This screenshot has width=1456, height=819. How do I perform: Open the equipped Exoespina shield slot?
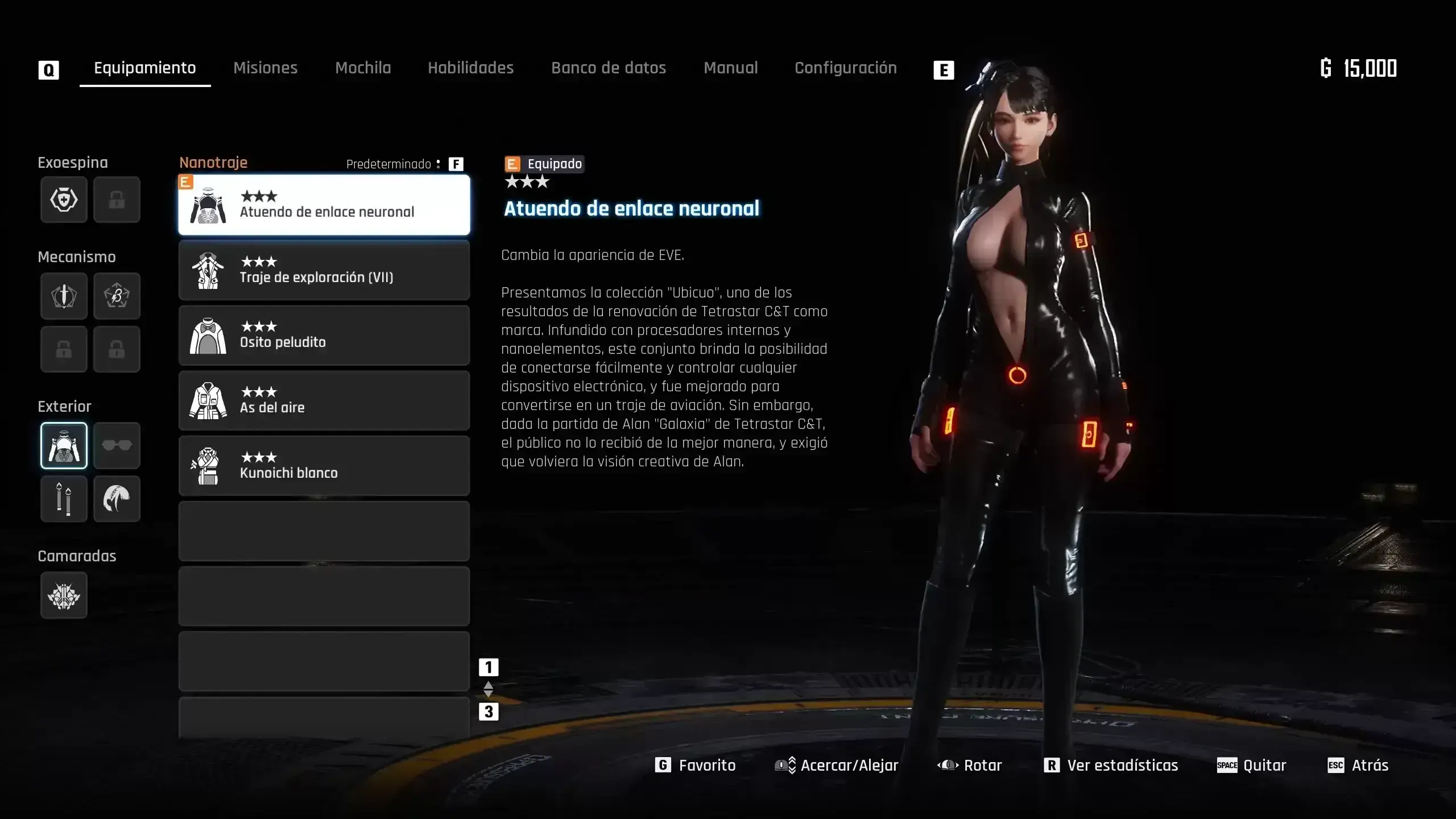coord(64,200)
